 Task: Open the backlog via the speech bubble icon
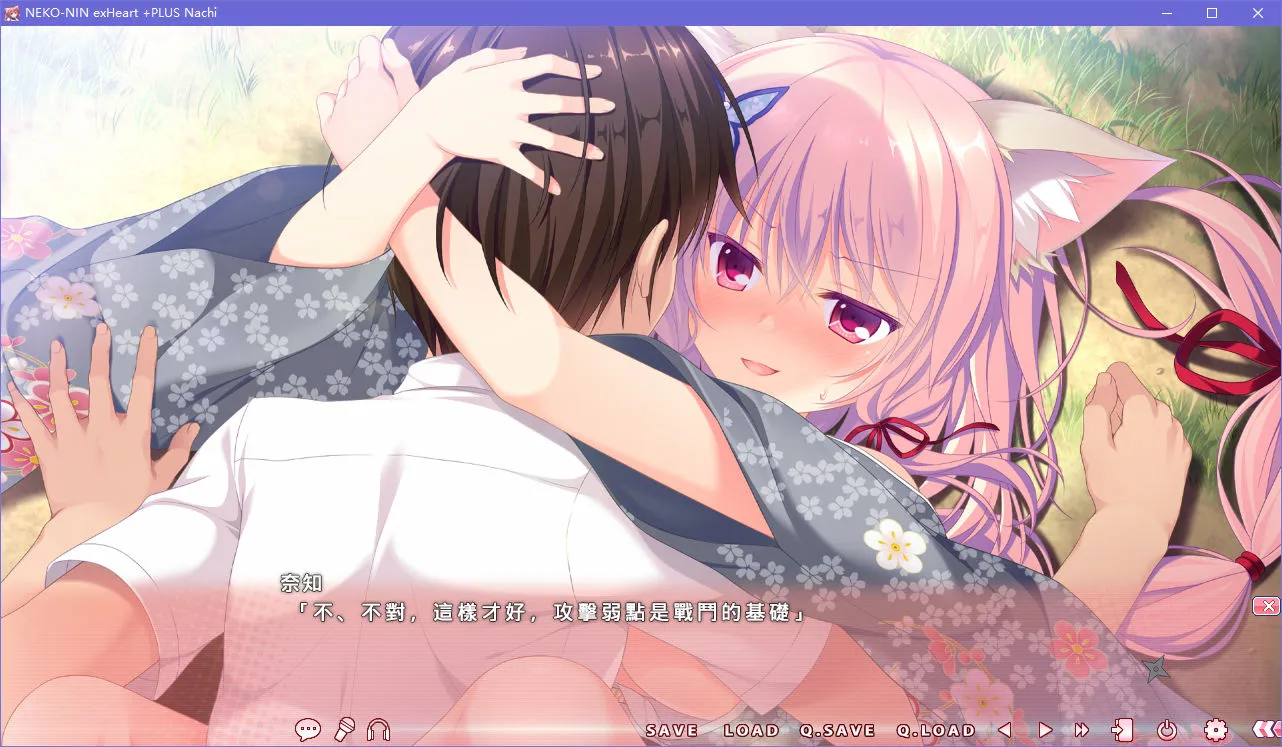click(x=309, y=730)
